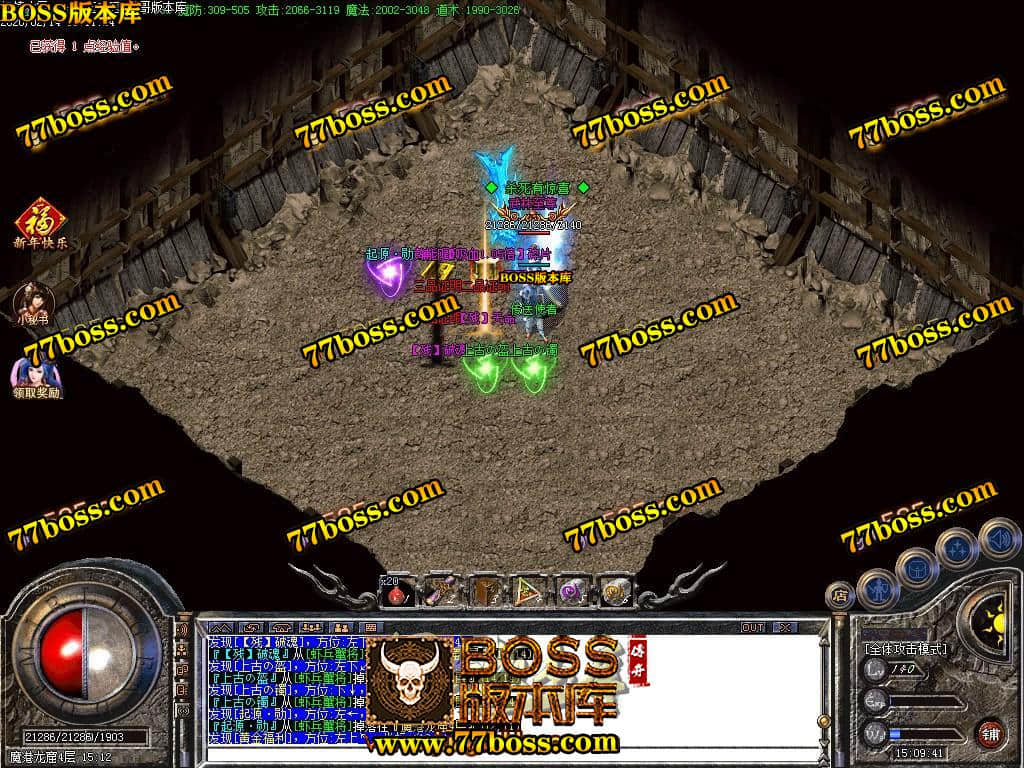Select the brown book in hotbar slot 3
1024x768 pixels.
click(x=484, y=592)
